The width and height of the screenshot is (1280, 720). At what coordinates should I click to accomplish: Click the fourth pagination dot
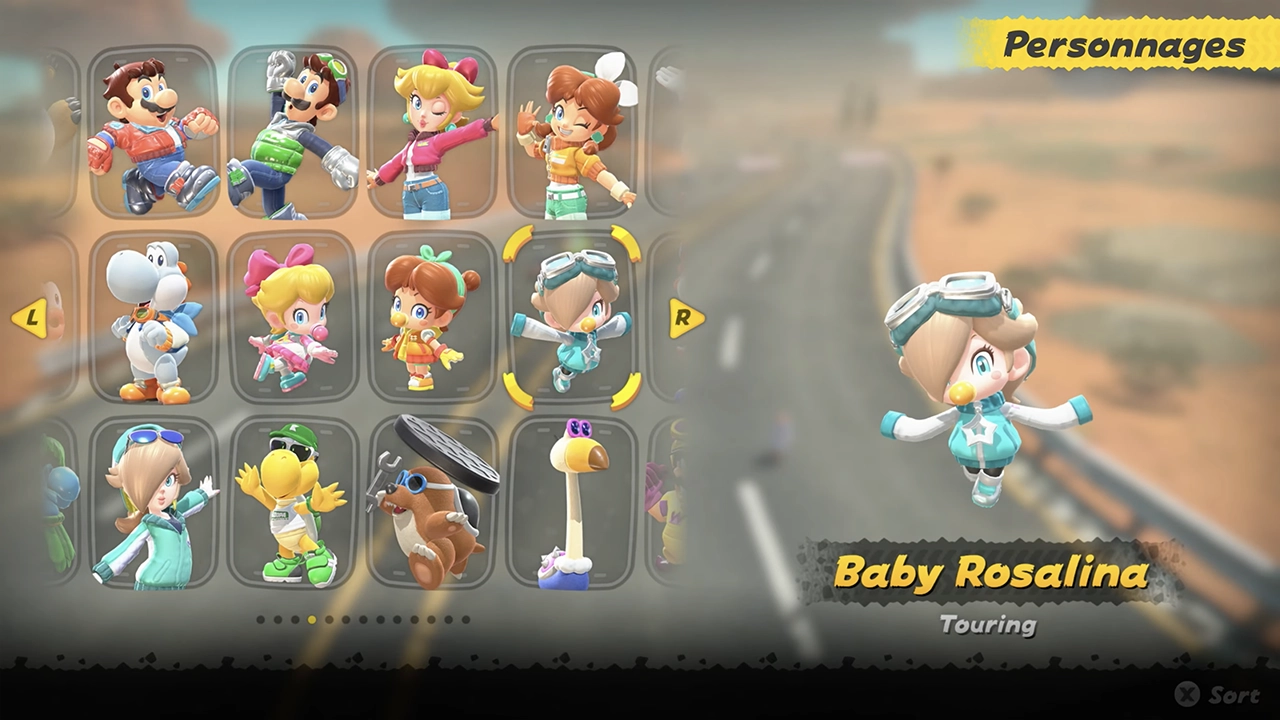(x=310, y=620)
